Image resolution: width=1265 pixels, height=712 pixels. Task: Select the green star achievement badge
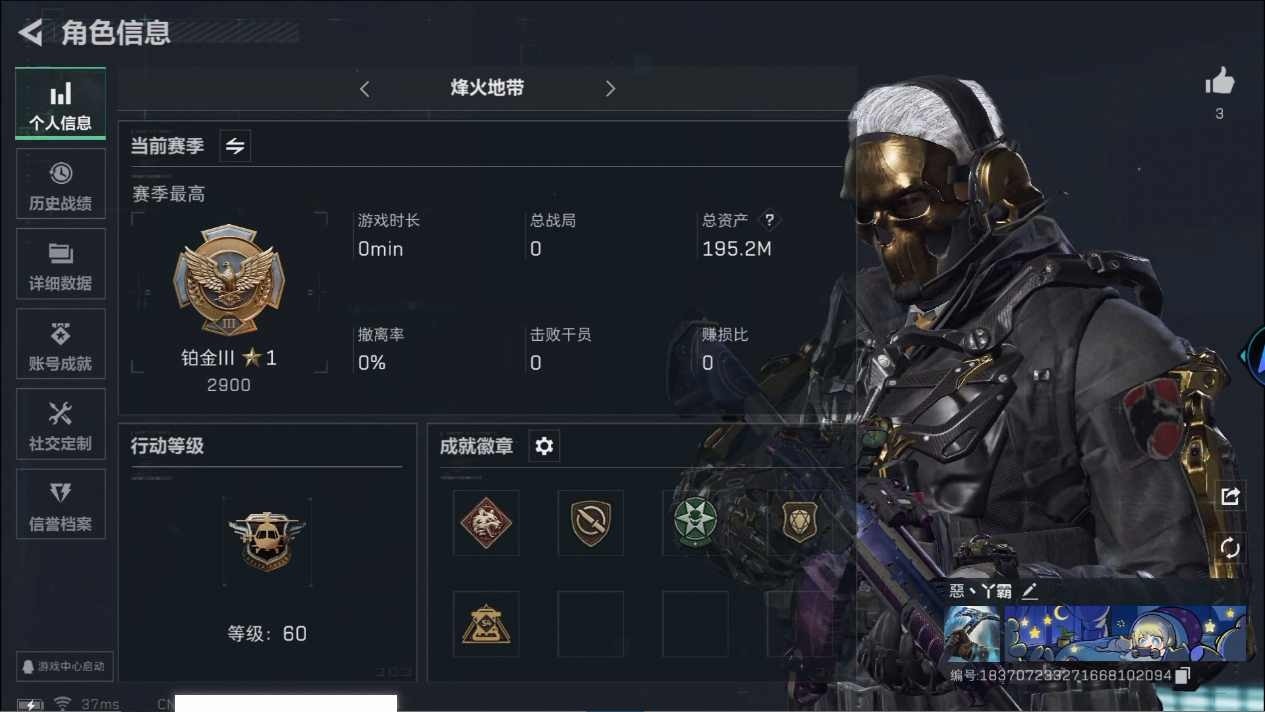(695, 522)
